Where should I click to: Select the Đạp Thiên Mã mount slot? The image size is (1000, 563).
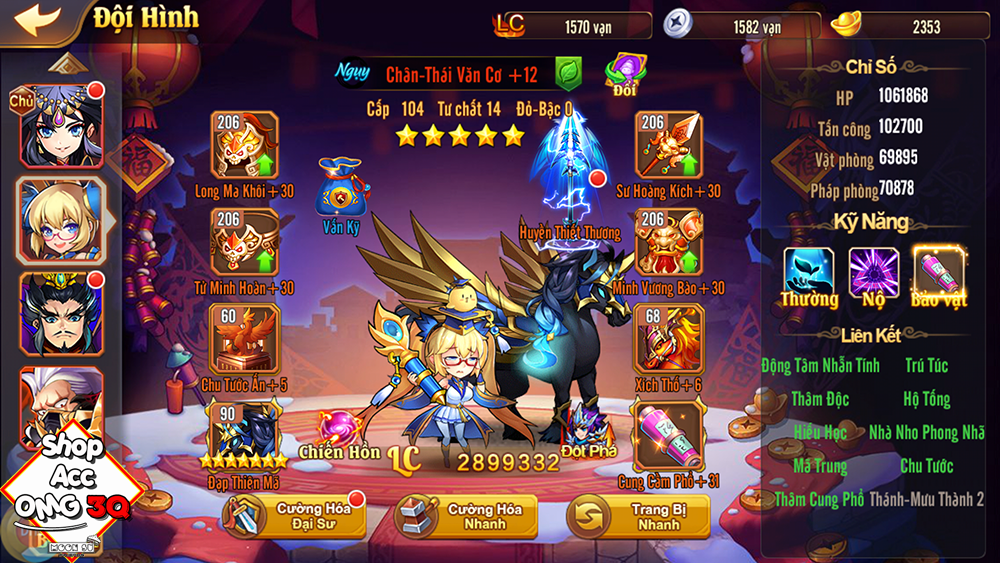244,432
